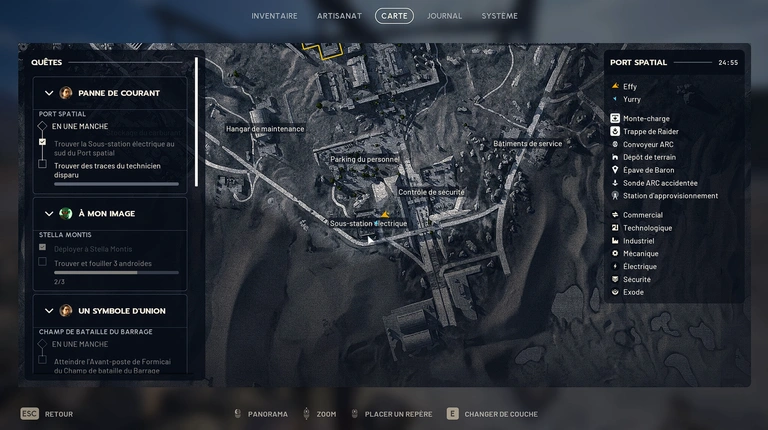Click squad member Effy in the list

pos(630,87)
